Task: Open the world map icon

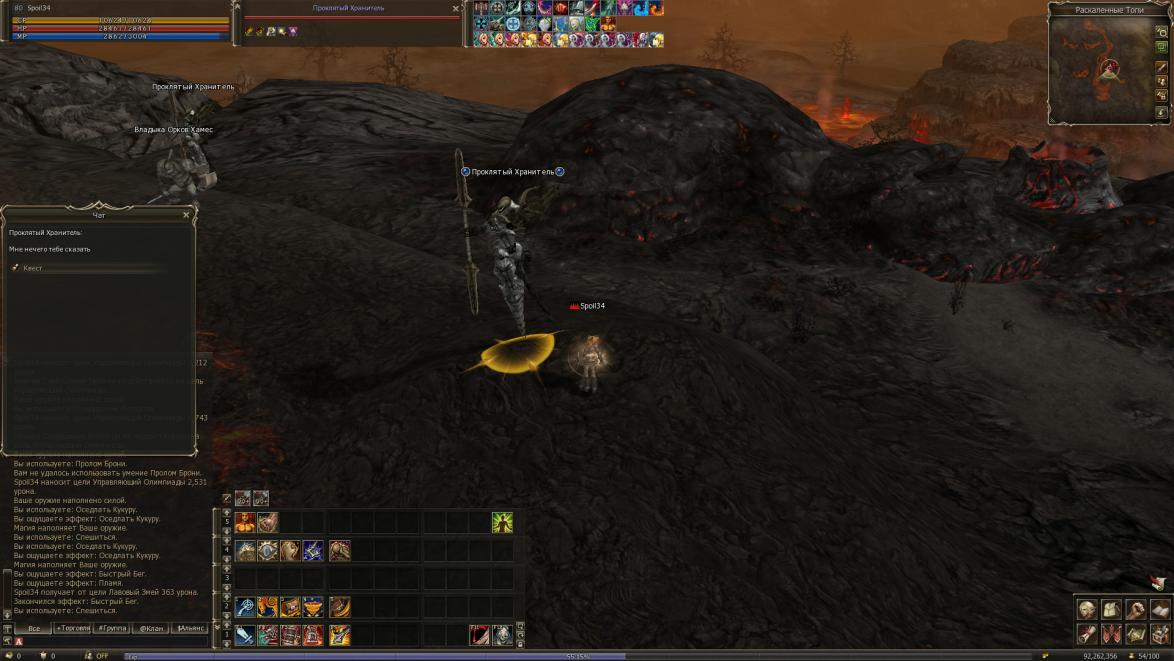Action: [1135, 634]
